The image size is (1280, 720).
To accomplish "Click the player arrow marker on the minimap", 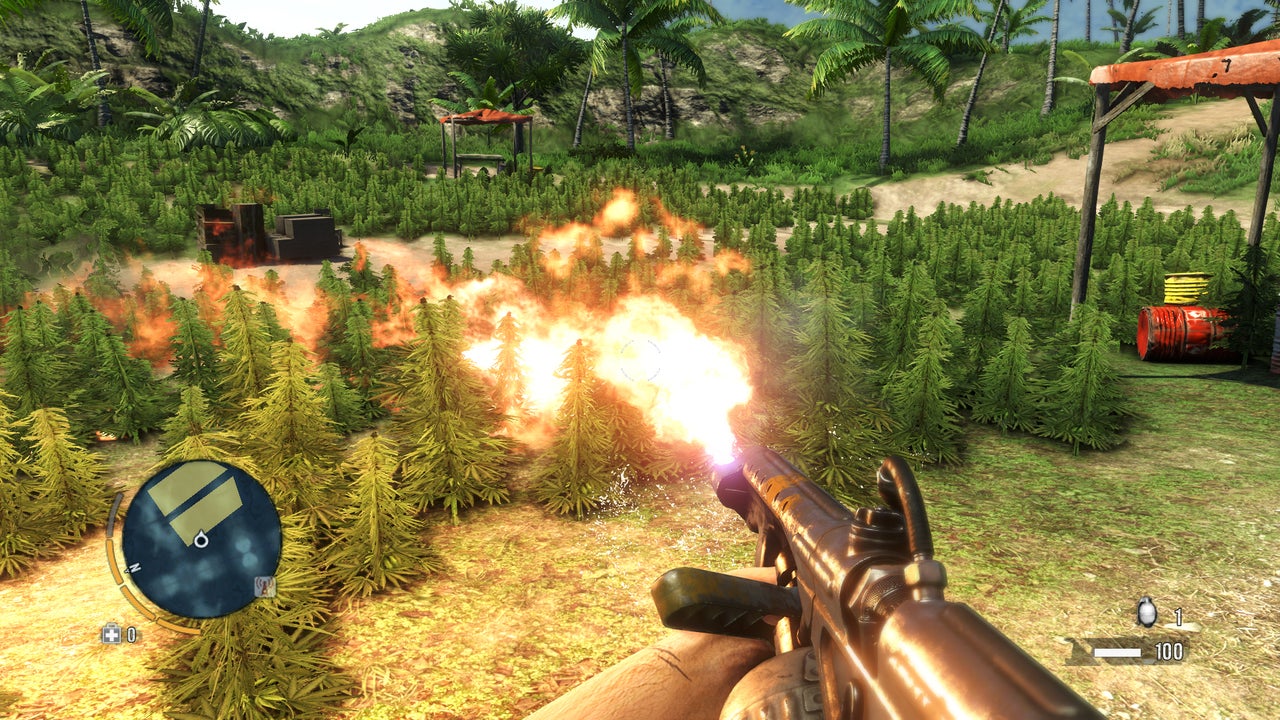I will (x=201, y=540).
